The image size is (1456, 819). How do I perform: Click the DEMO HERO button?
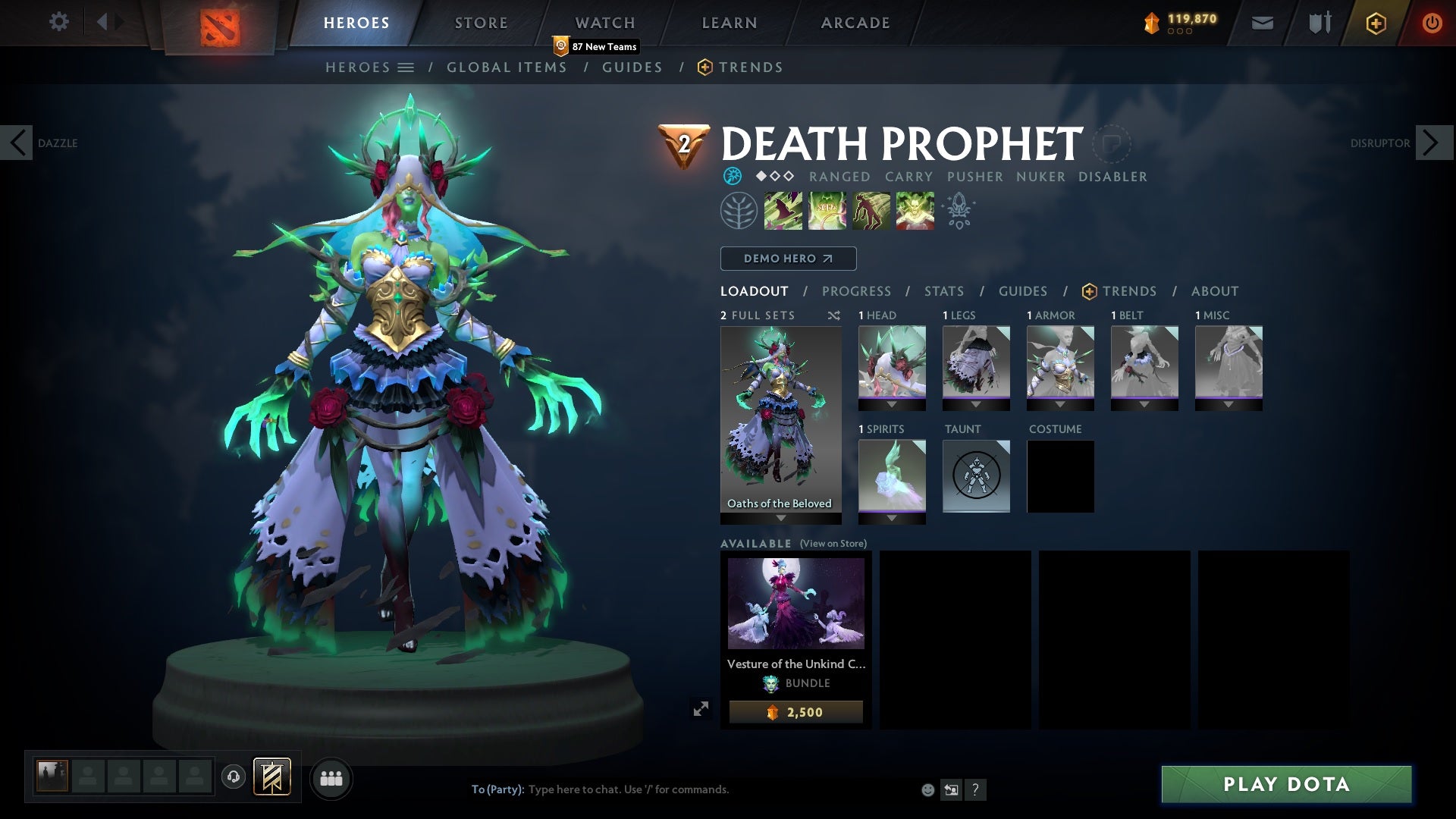coord(787,259)
